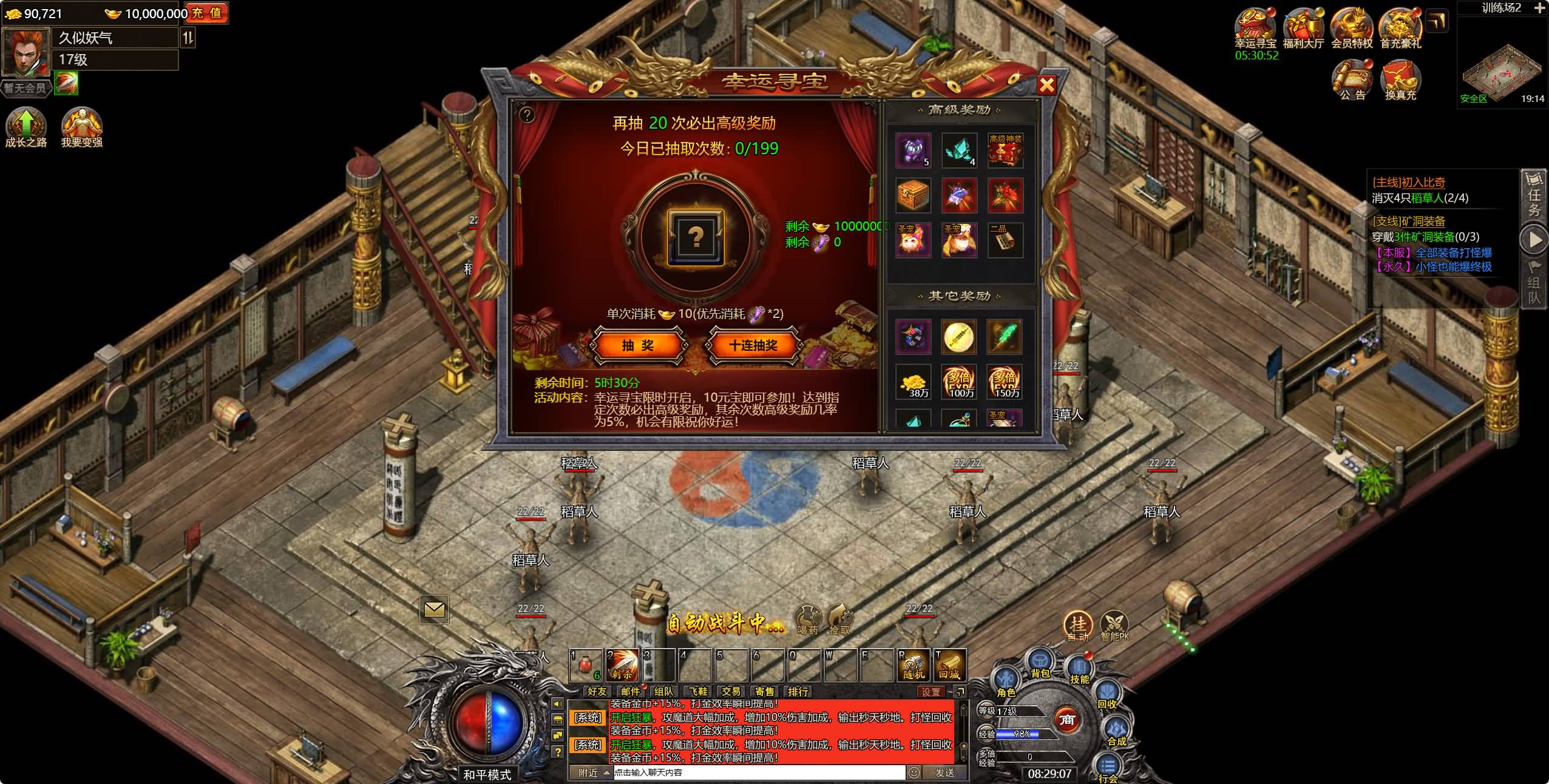Activate the 刺杀 skill slot
The image size is (1549, 784).
click(x=622, y=666)
